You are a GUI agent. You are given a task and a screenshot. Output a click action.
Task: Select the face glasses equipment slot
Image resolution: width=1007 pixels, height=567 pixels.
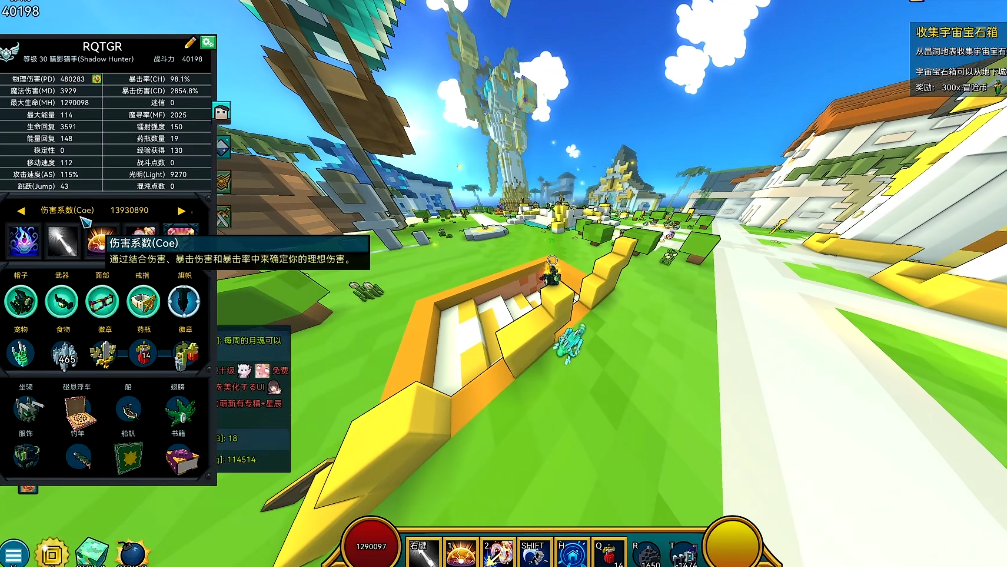click(x=101, y=299)
